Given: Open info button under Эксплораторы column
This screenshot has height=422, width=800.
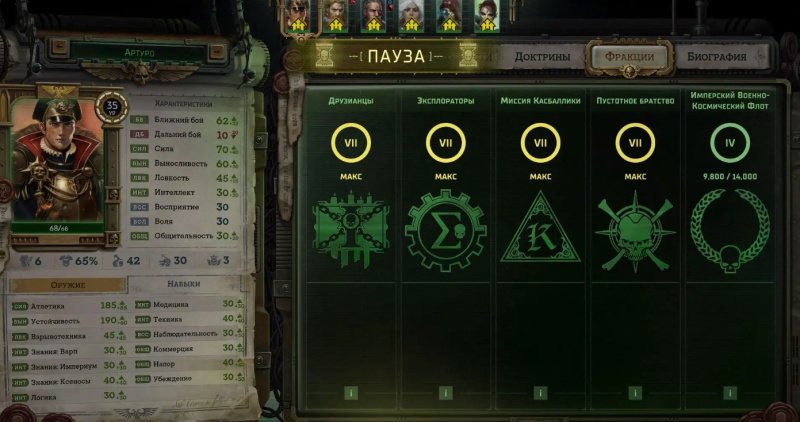Looking at the screenshot, I should tap(446, 393).
